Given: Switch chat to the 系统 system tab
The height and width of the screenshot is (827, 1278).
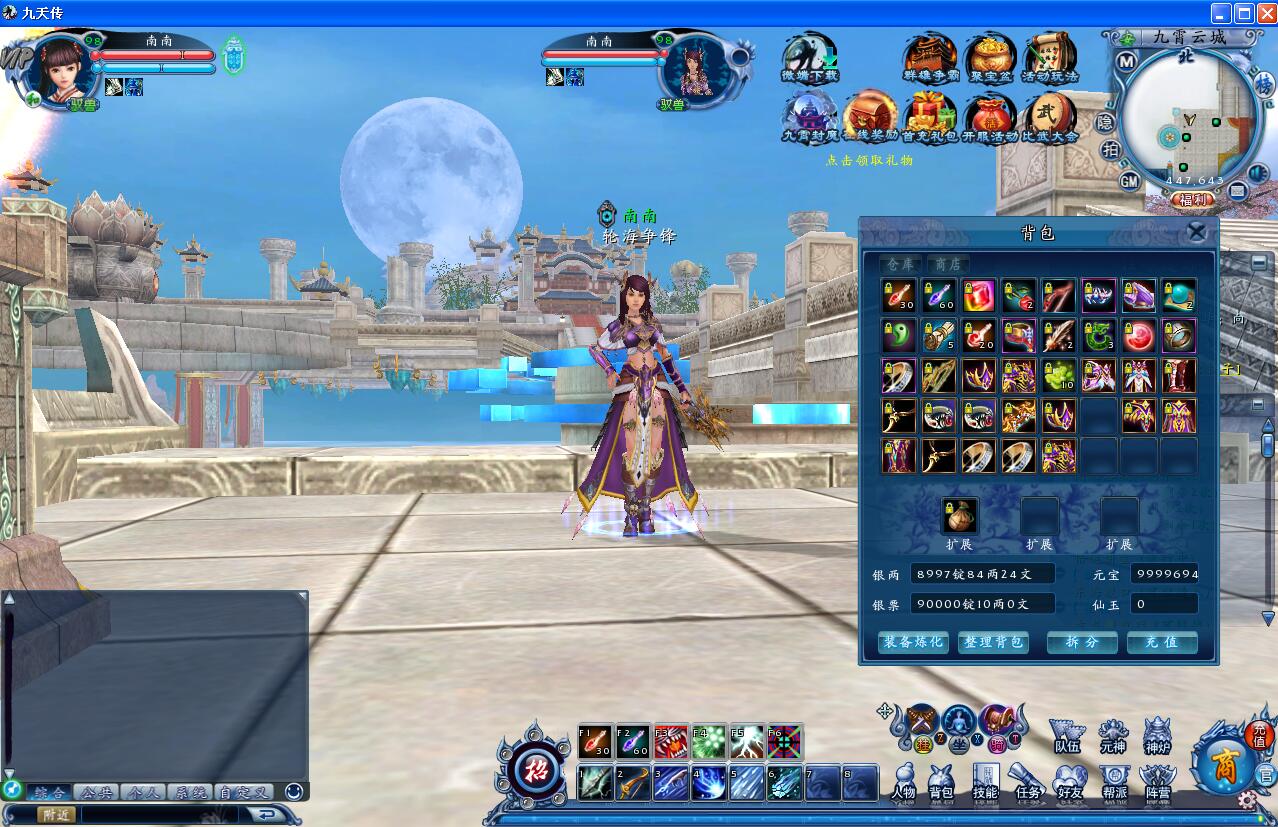Looking at the screenshot, I should click(189, 792).
